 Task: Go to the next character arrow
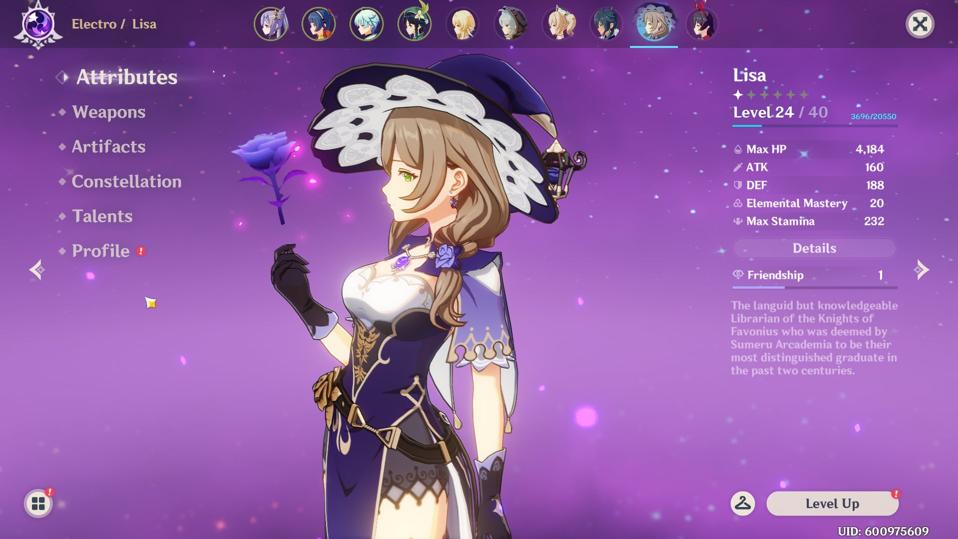point(922,269)
